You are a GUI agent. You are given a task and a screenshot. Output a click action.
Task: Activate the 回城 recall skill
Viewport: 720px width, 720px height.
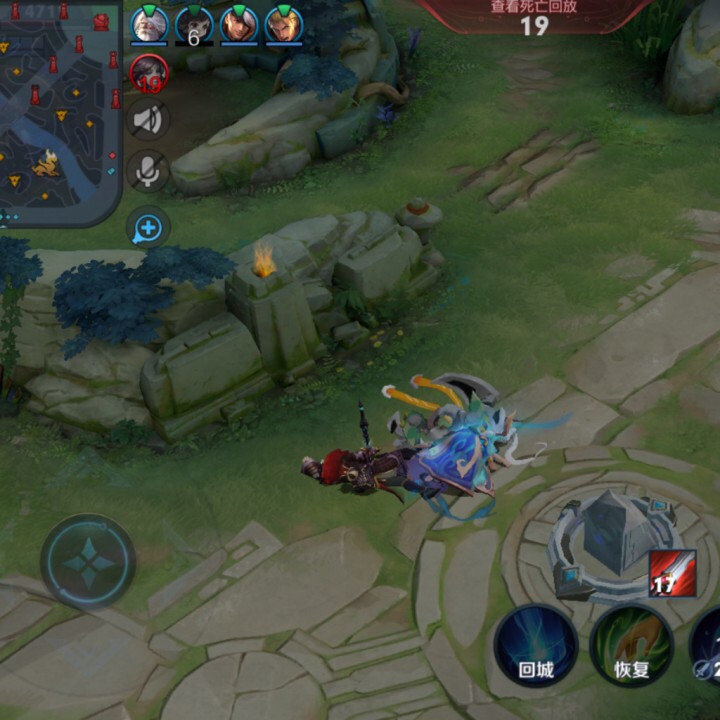tap(536, 645)
